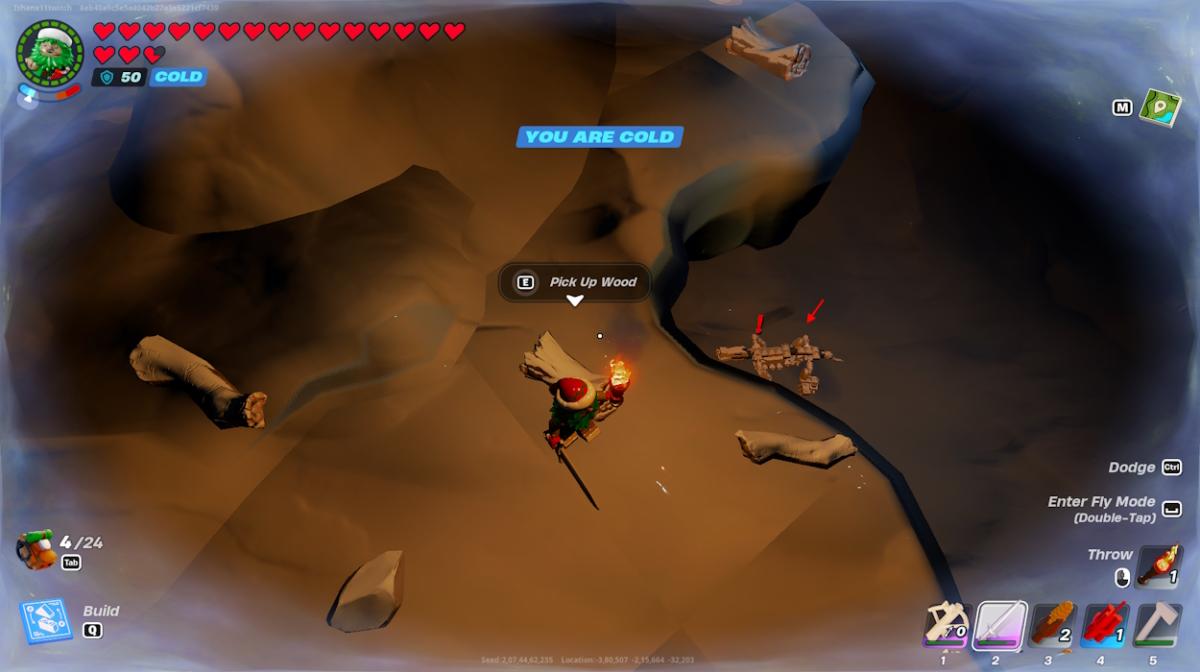
Task: Choose the orange food item in slot 3
Action: (x=1052, y=626)
